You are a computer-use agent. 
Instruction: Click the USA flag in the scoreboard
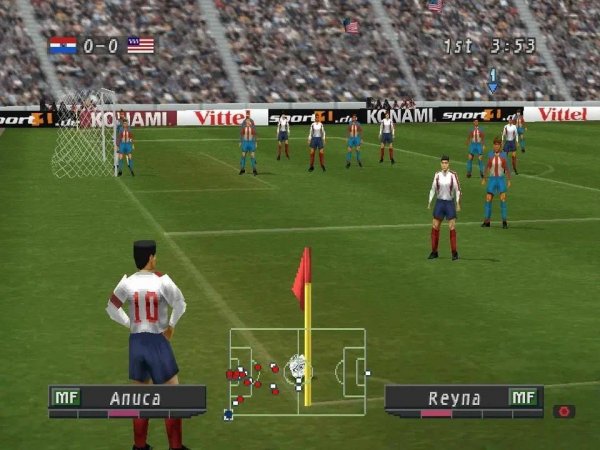(x=141, y=45)
